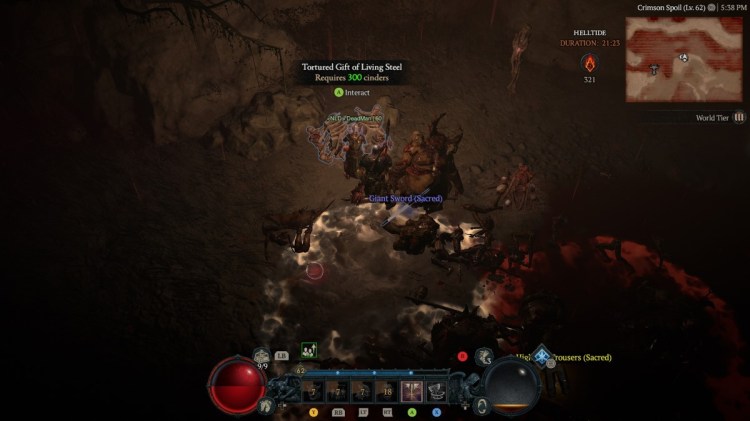750x421 pixels.
Task: Use the healing potion icon showing 9/9
Action: pyautogui.click(x=263, y=355)
